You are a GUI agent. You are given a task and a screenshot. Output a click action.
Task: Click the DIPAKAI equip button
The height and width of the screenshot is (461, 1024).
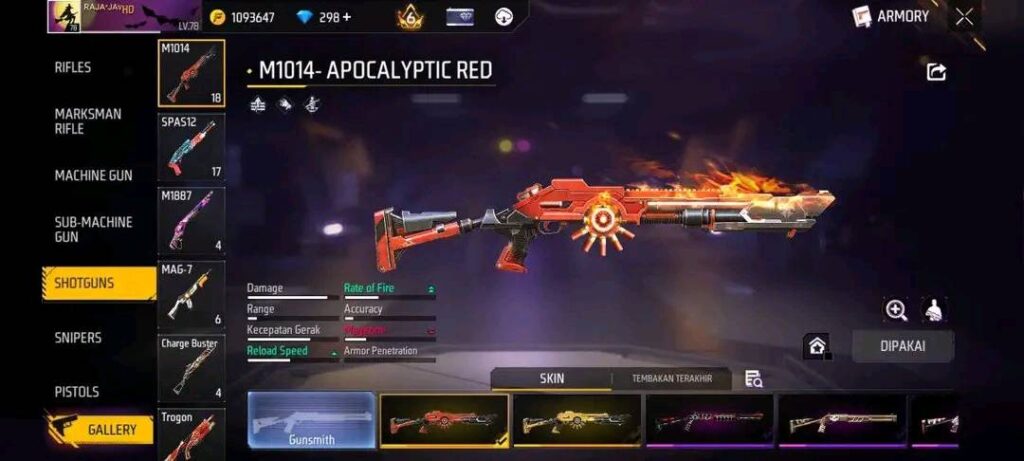point(903,346)
